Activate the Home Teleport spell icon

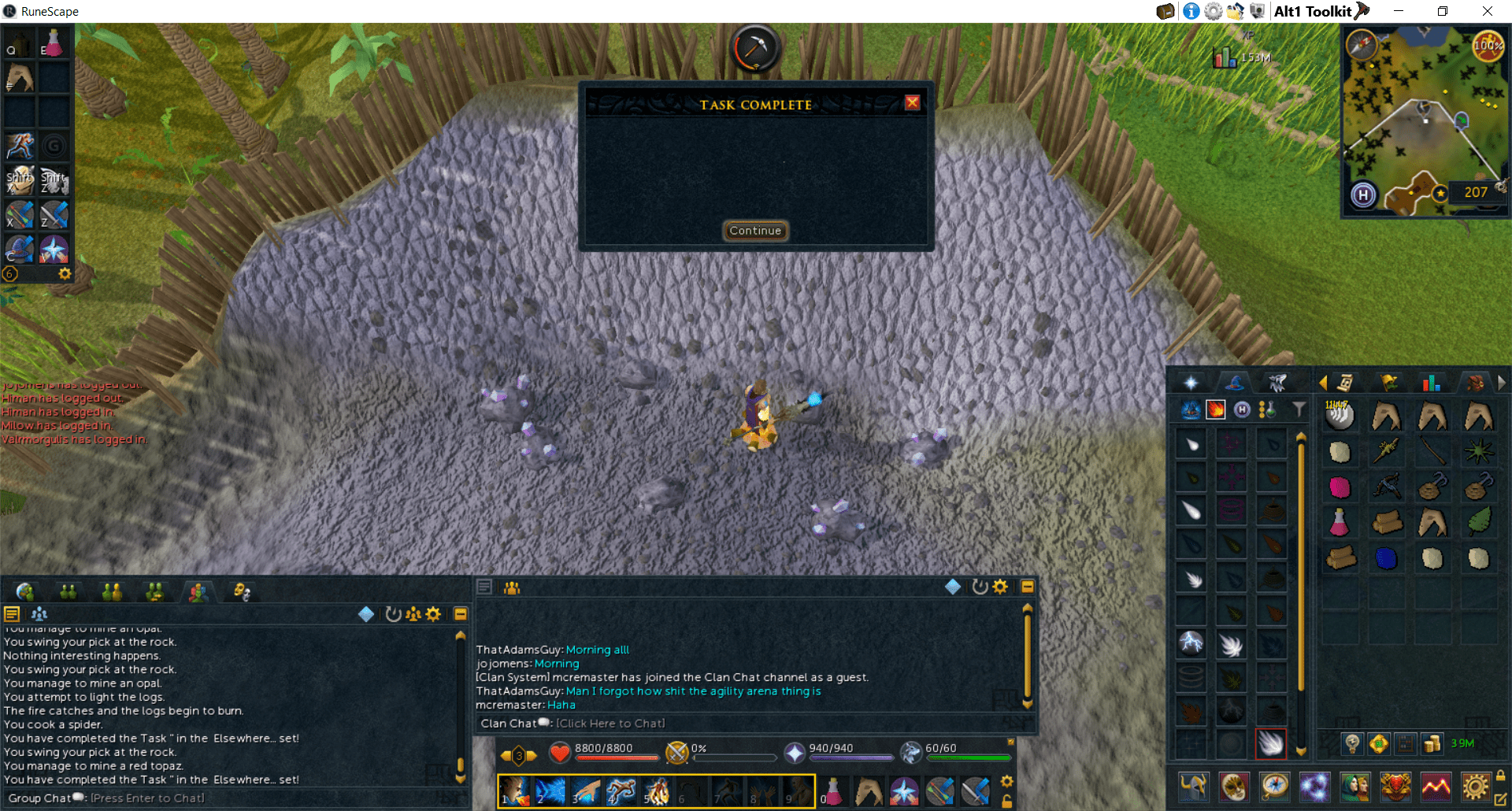(1243, 409)
